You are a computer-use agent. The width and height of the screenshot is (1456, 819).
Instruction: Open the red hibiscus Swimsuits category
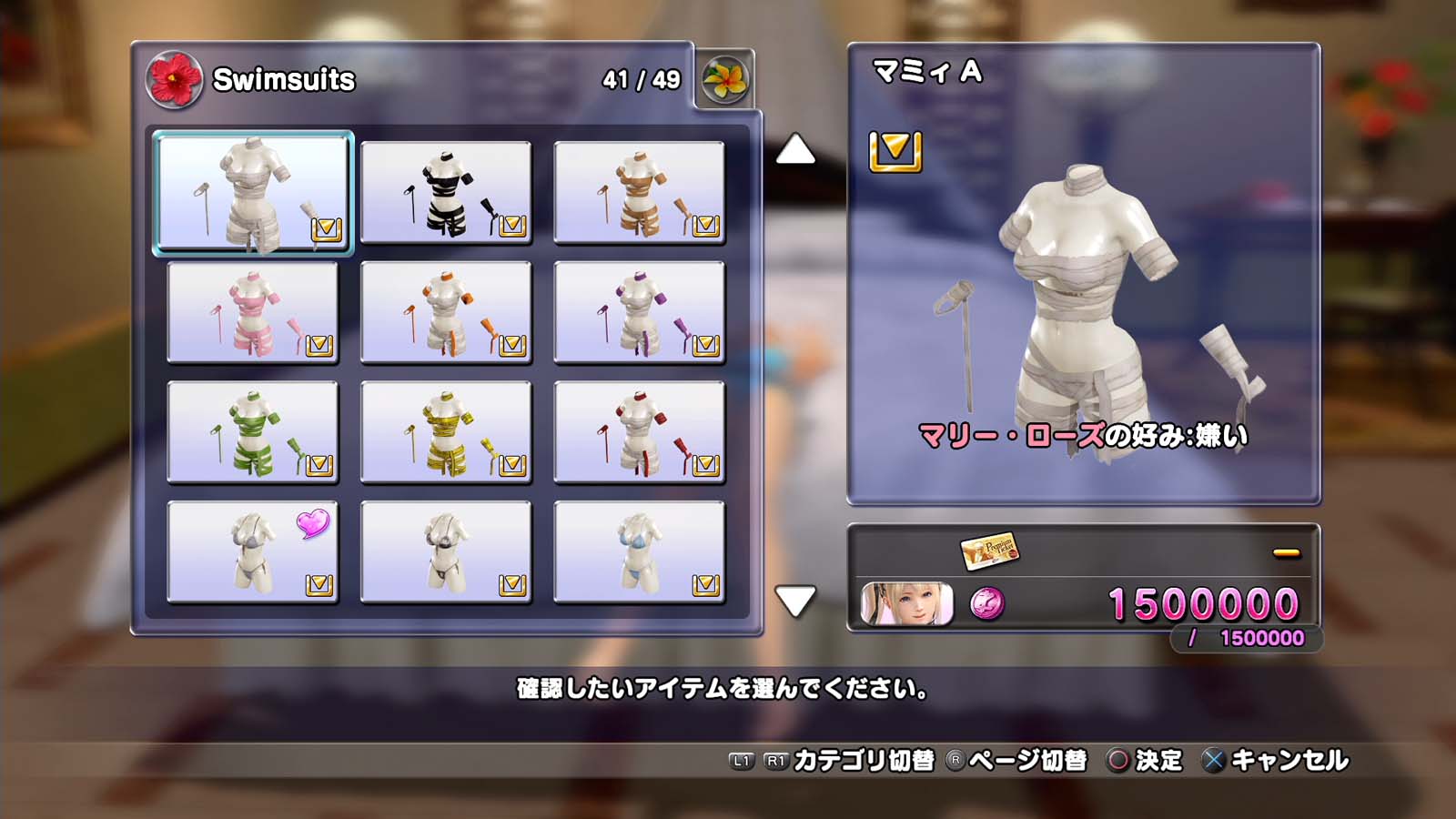(174, 79)
